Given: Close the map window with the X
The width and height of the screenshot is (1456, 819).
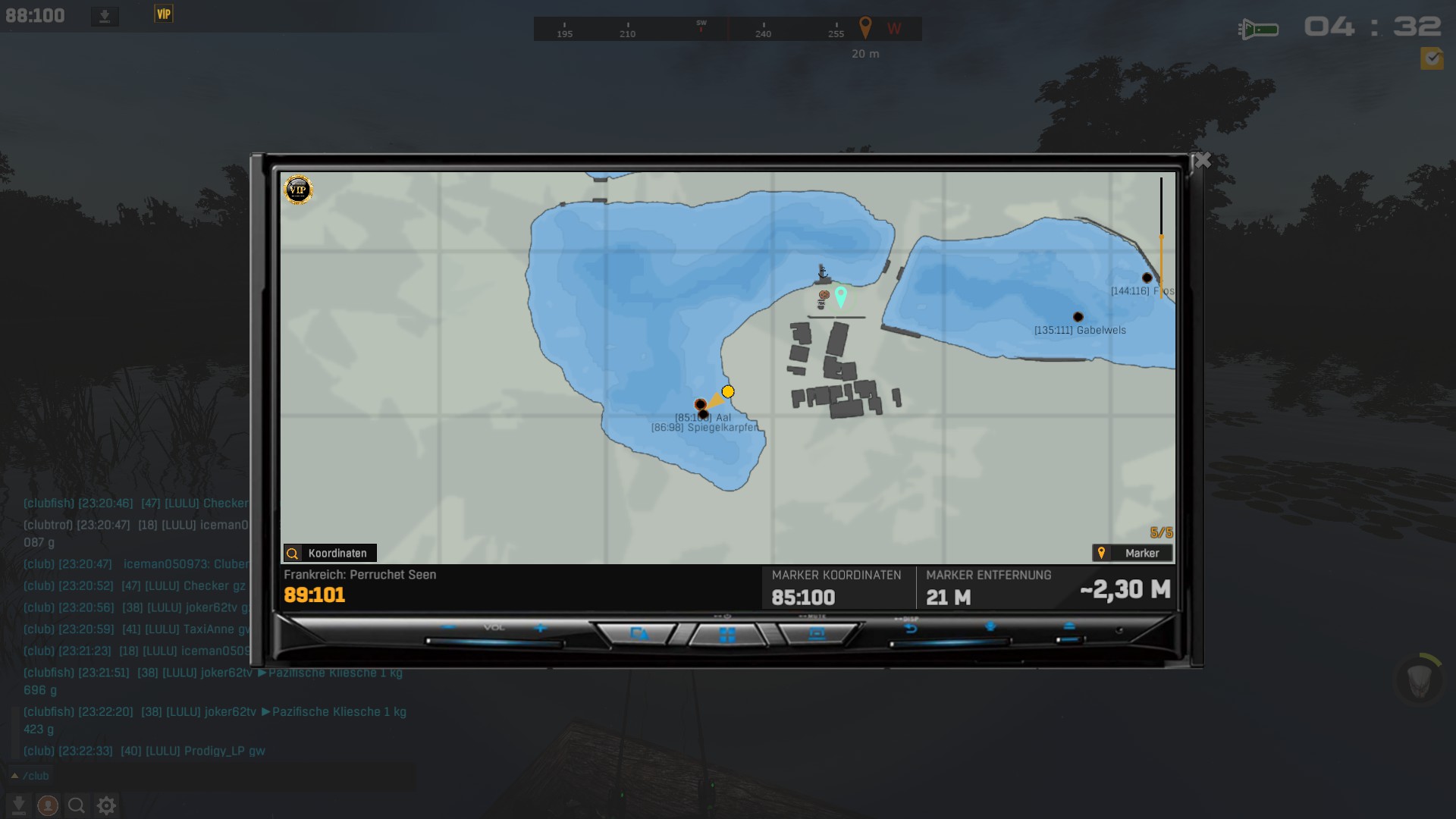Looking at the screenshot, I should 1202,160.
